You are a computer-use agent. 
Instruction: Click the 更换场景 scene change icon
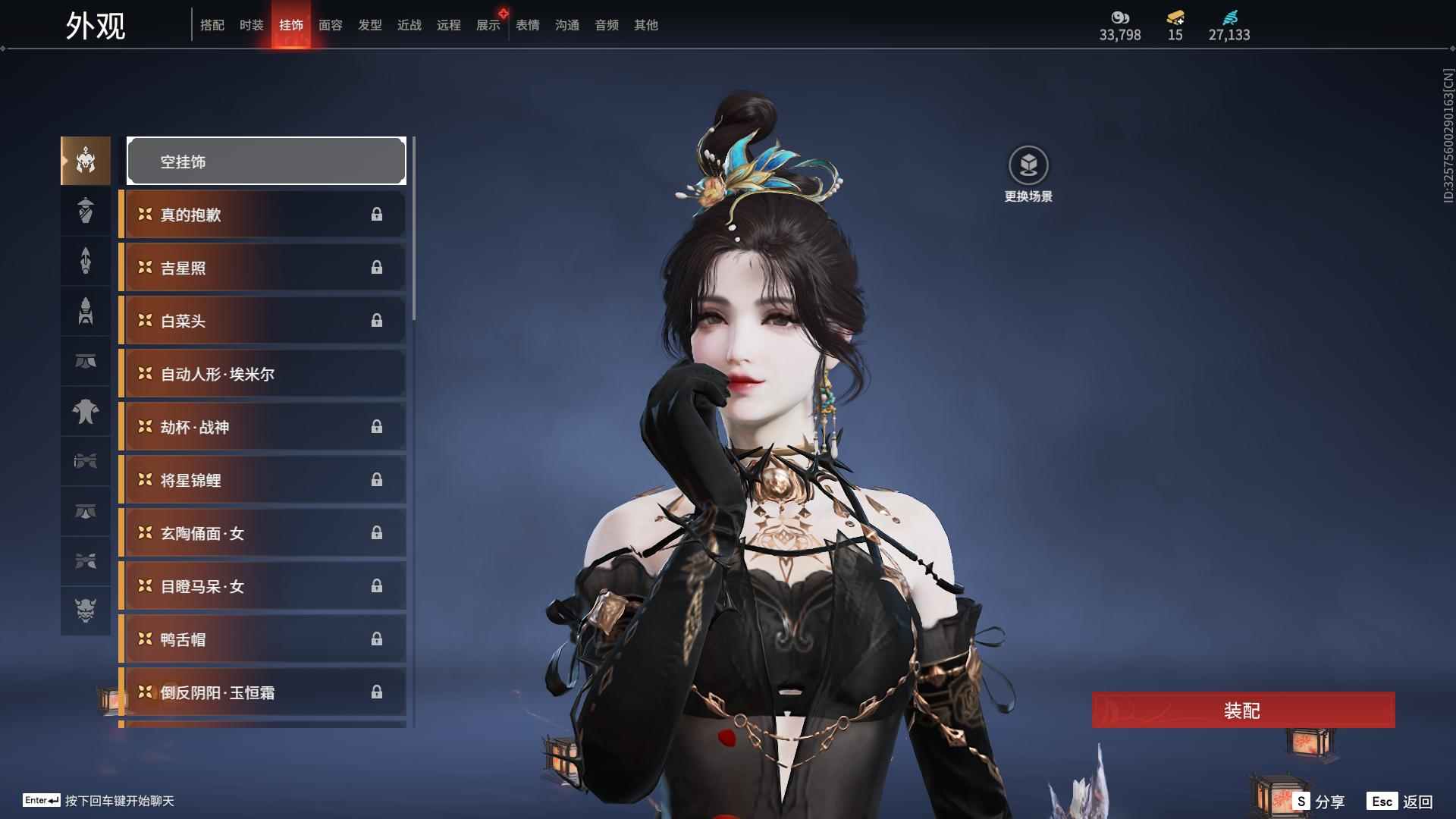pyautogui.click(x=1028, y=166)
